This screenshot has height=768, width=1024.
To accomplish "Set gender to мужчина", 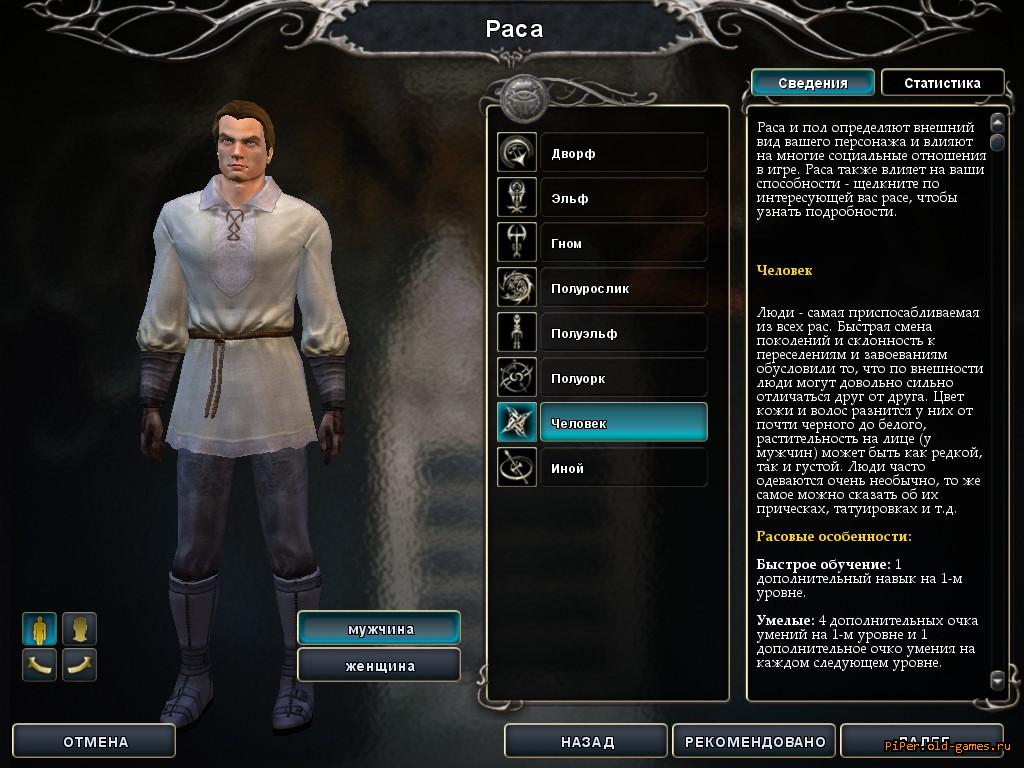I will (380, 629).
